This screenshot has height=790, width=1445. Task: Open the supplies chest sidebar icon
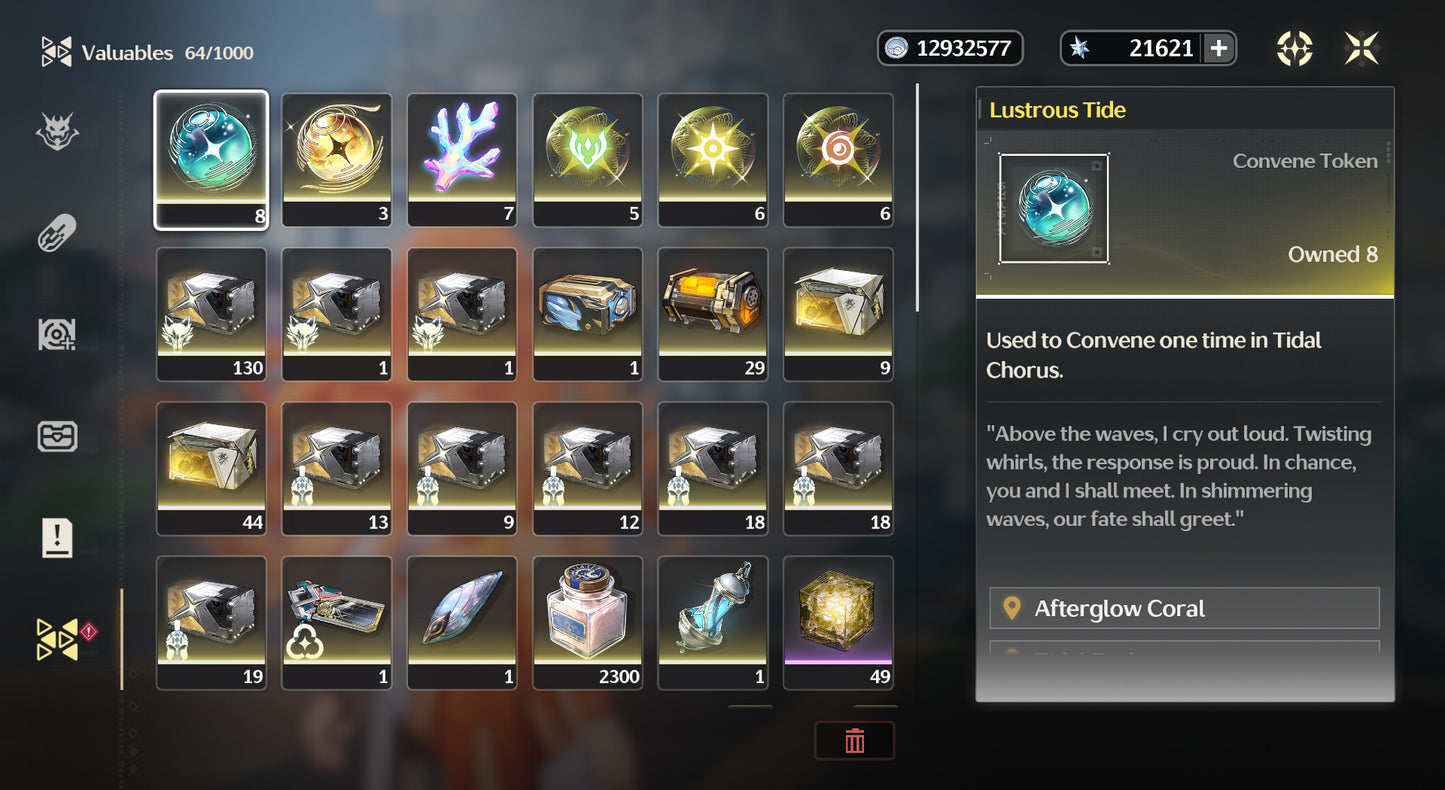pos(57,436)
